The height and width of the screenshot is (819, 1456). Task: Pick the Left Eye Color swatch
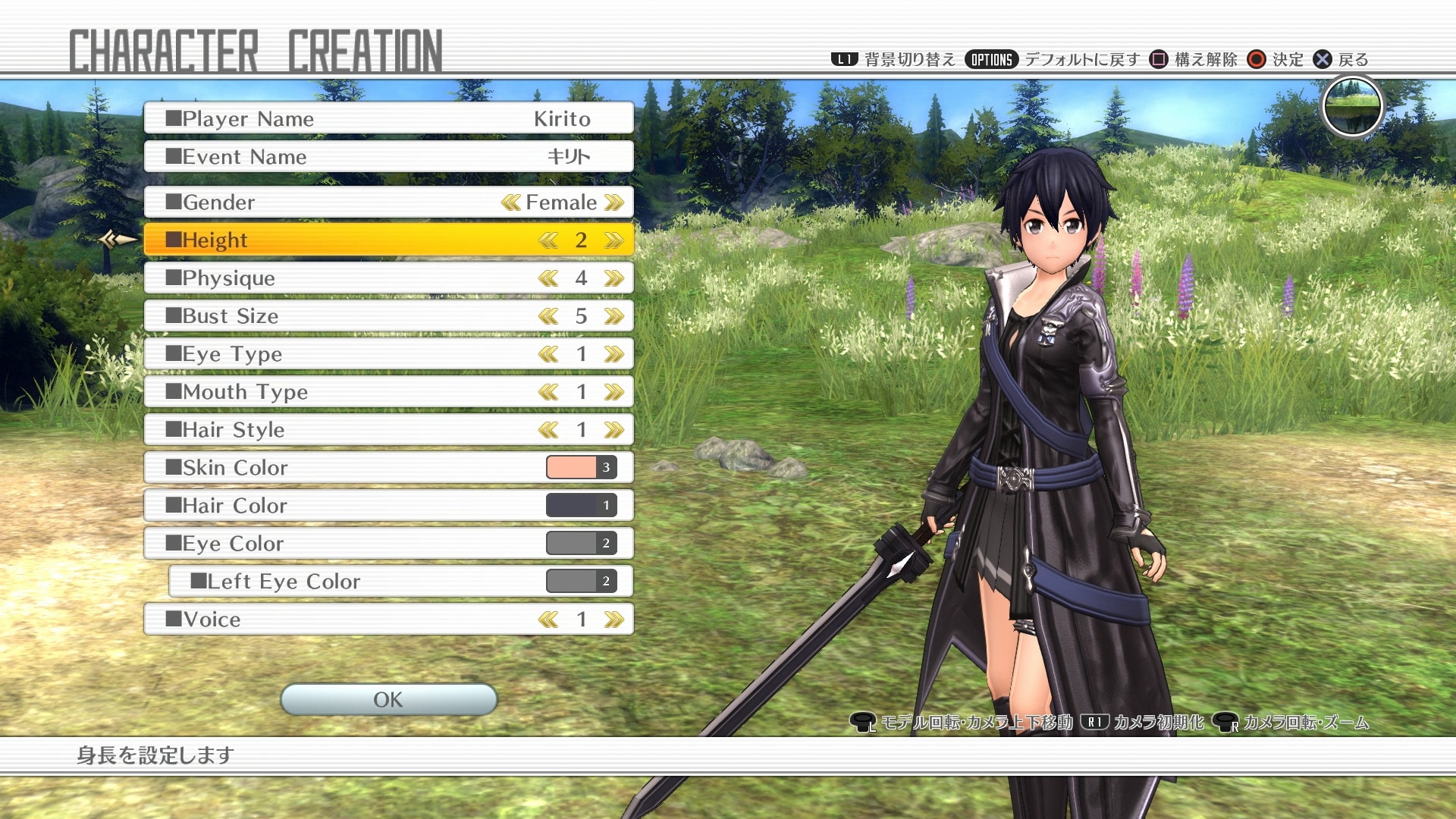click(x=581, y=581)
